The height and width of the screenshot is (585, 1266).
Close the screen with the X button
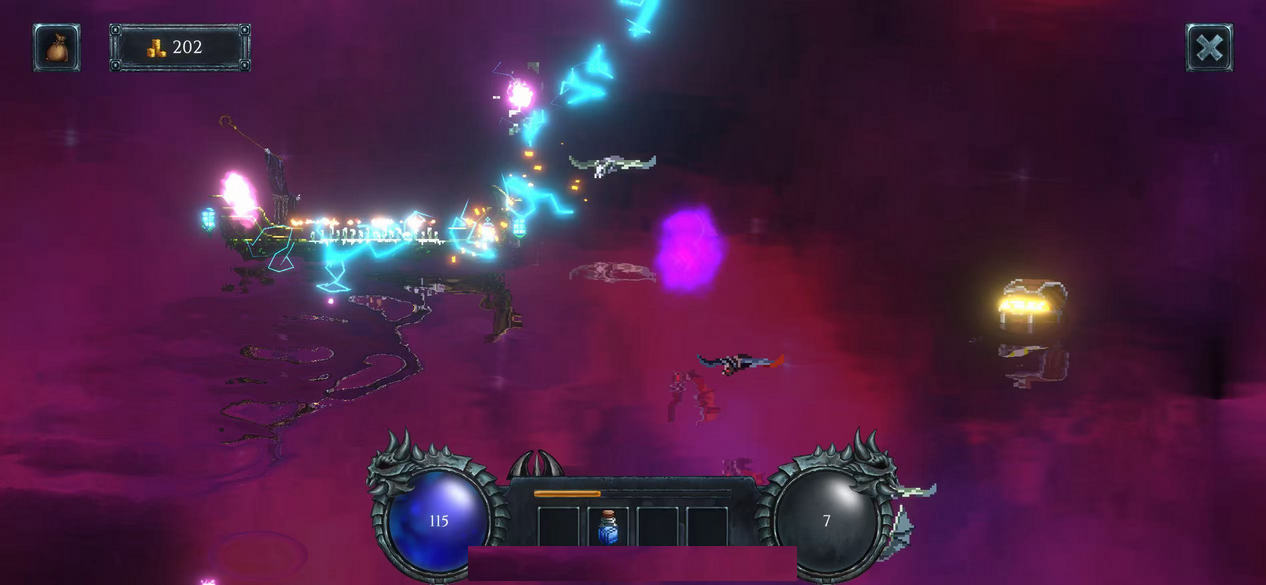tap(1209, 48)
